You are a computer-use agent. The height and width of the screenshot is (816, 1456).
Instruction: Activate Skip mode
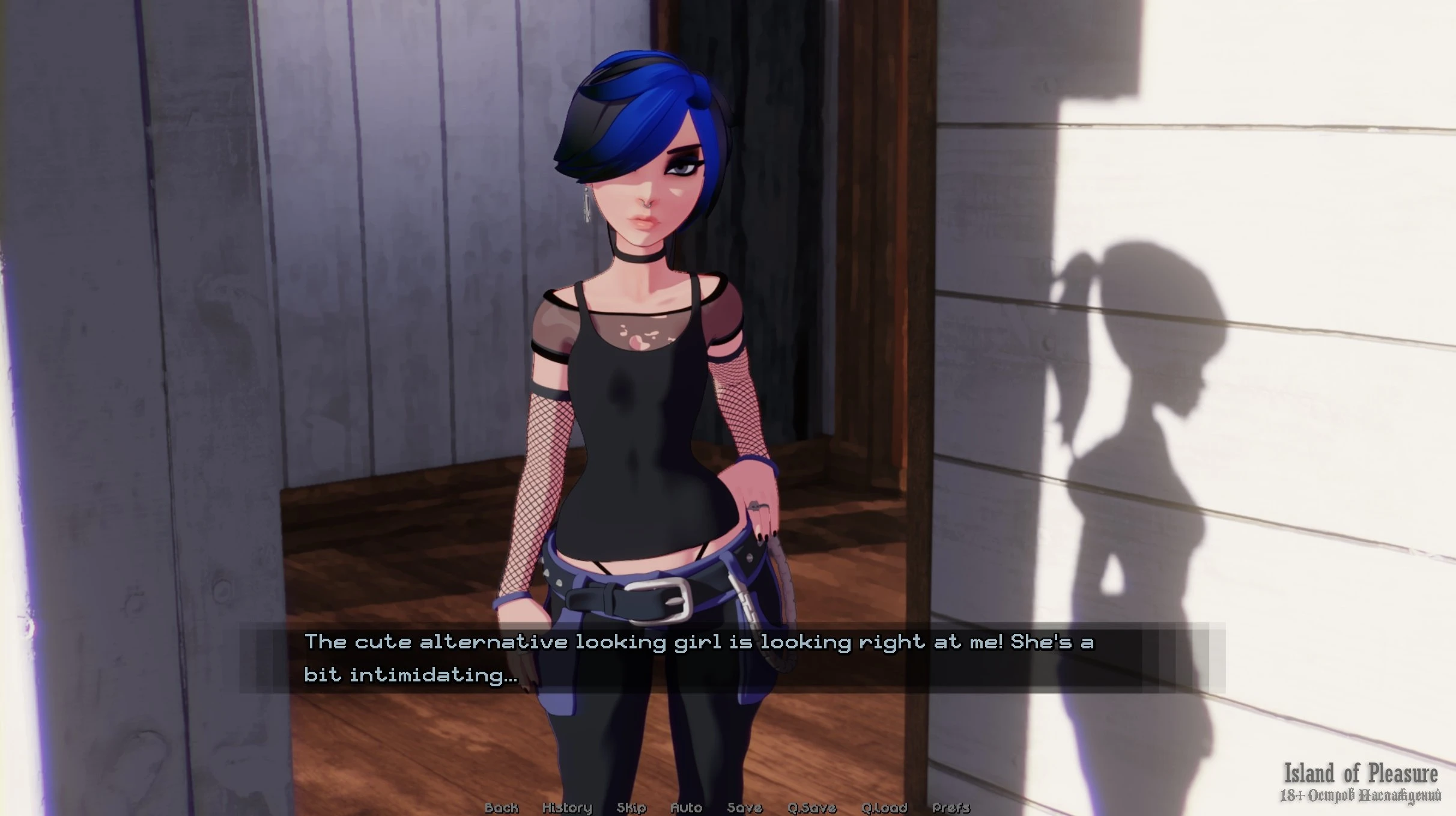(631, 808)
